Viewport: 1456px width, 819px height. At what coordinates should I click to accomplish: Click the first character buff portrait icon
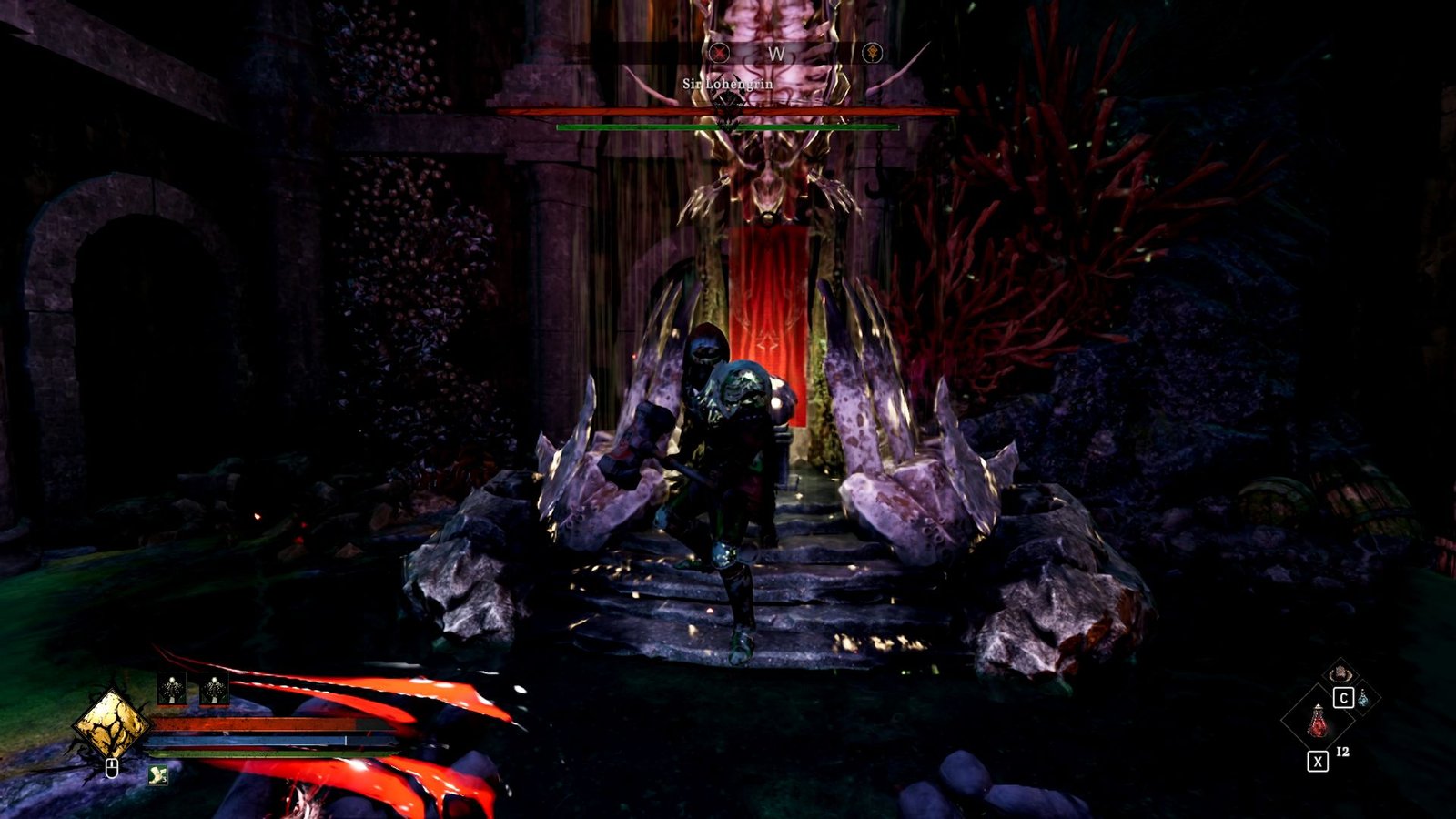pos(172,688)
